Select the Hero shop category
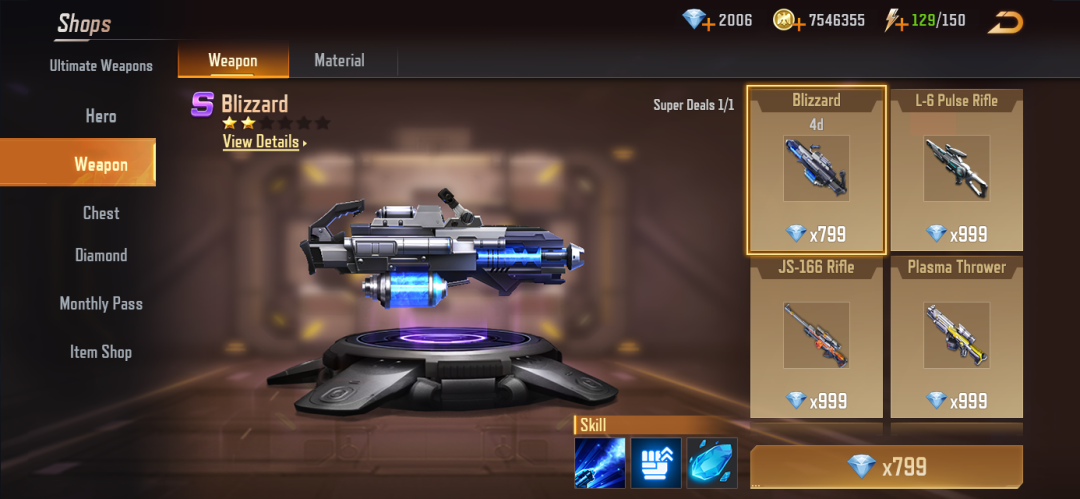1080x499 pixels. click(x=101, y=116)
